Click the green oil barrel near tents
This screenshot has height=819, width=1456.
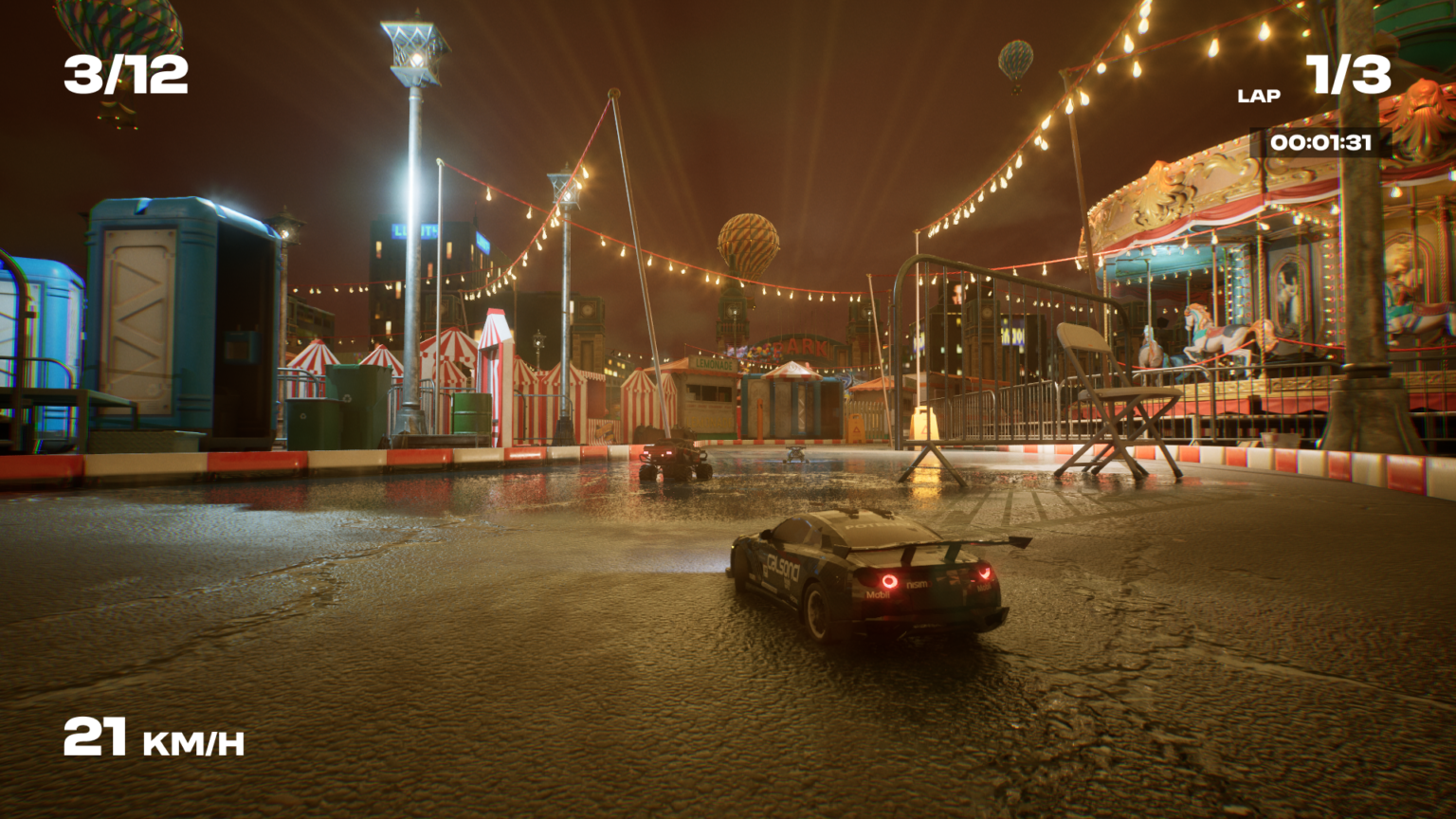coord(471,414)
